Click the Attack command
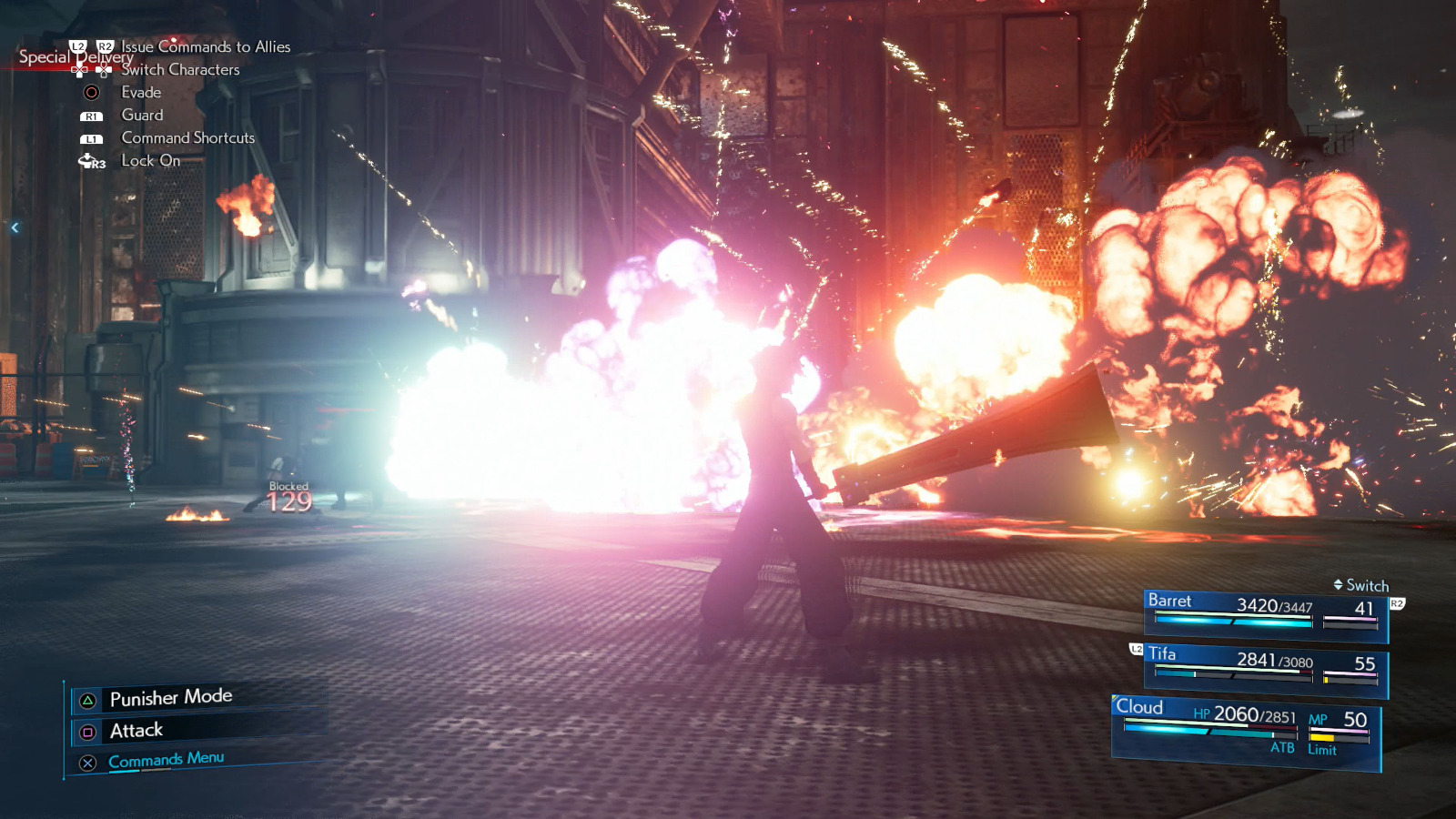This screenshot has height=819, width=1456. pos(135,730)
